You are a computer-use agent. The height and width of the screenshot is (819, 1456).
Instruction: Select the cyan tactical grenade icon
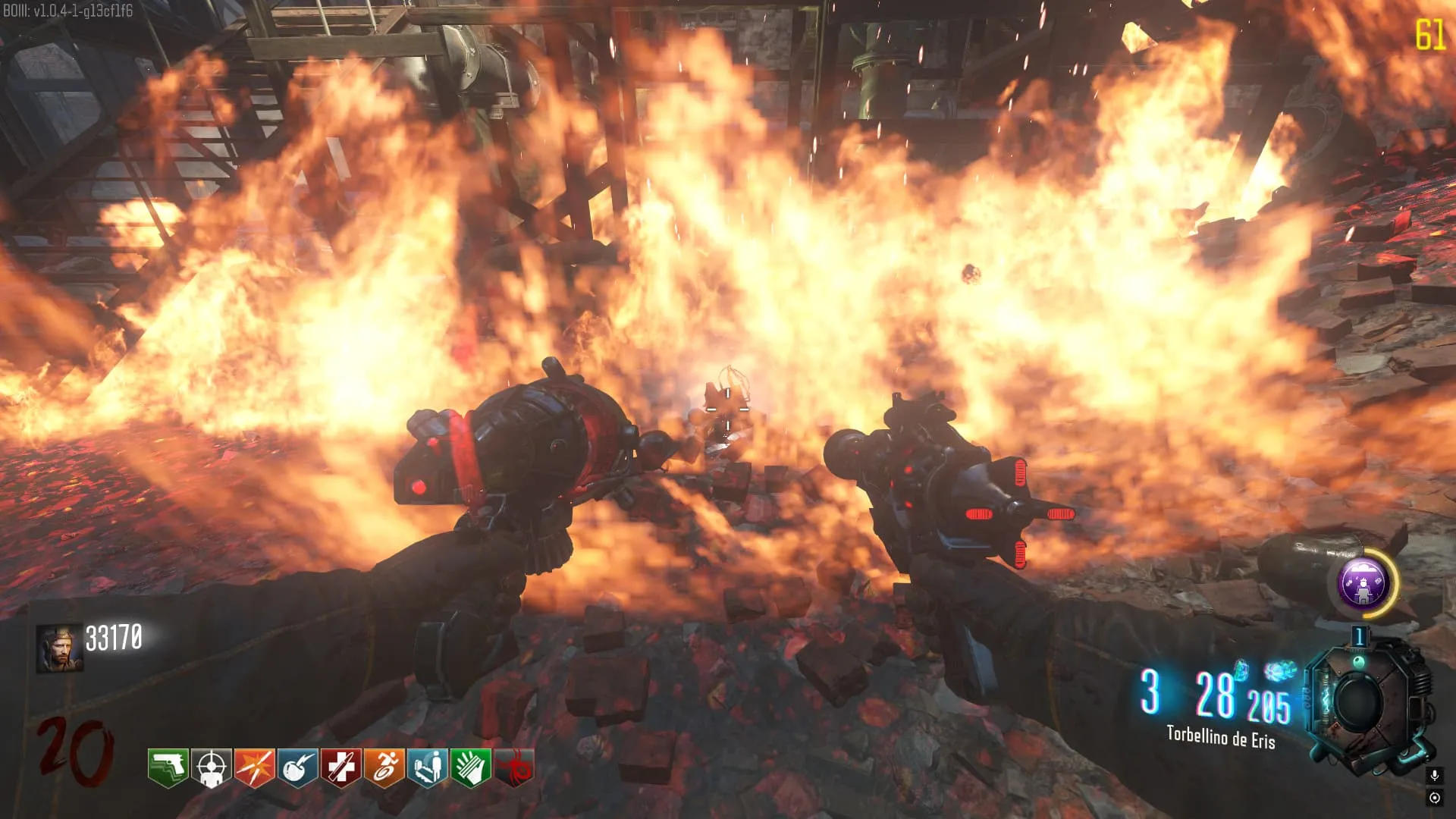(x=1279, y=670)
